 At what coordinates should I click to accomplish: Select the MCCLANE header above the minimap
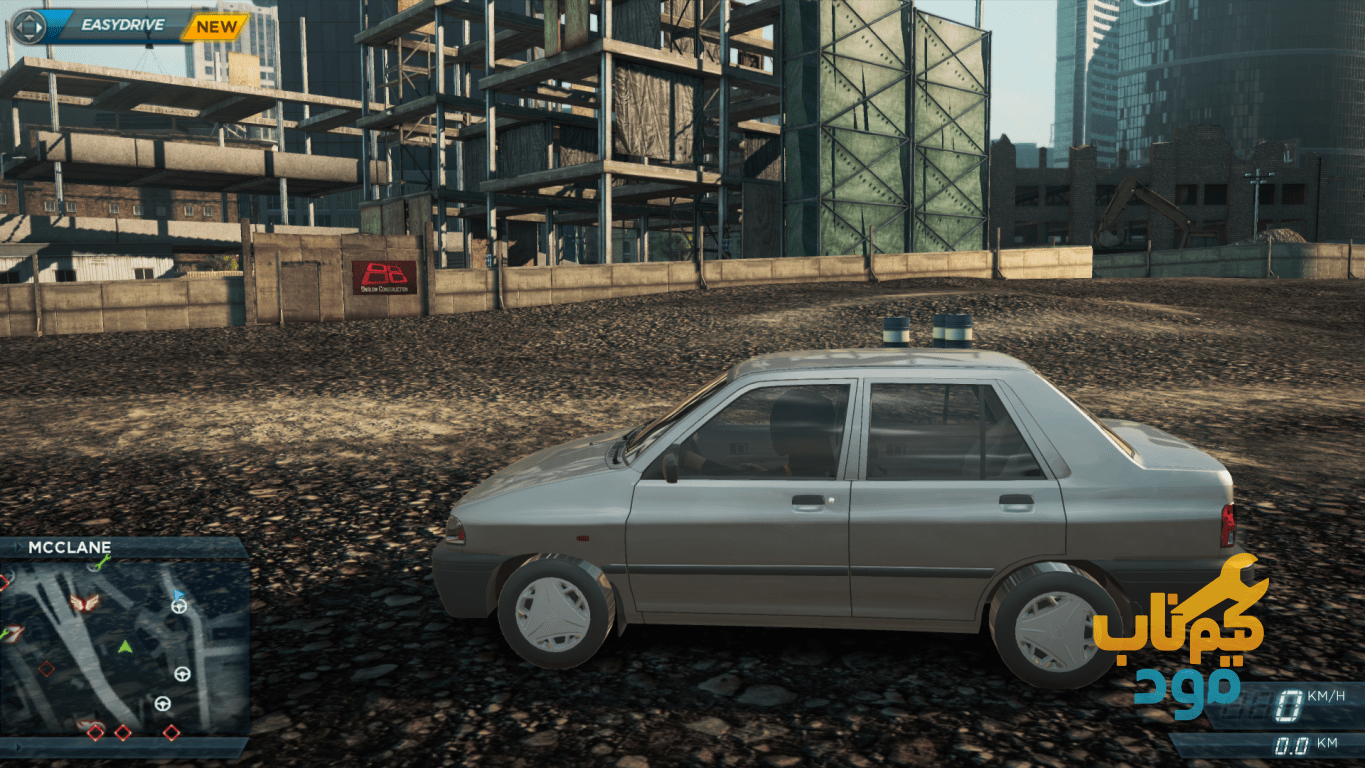69,547
